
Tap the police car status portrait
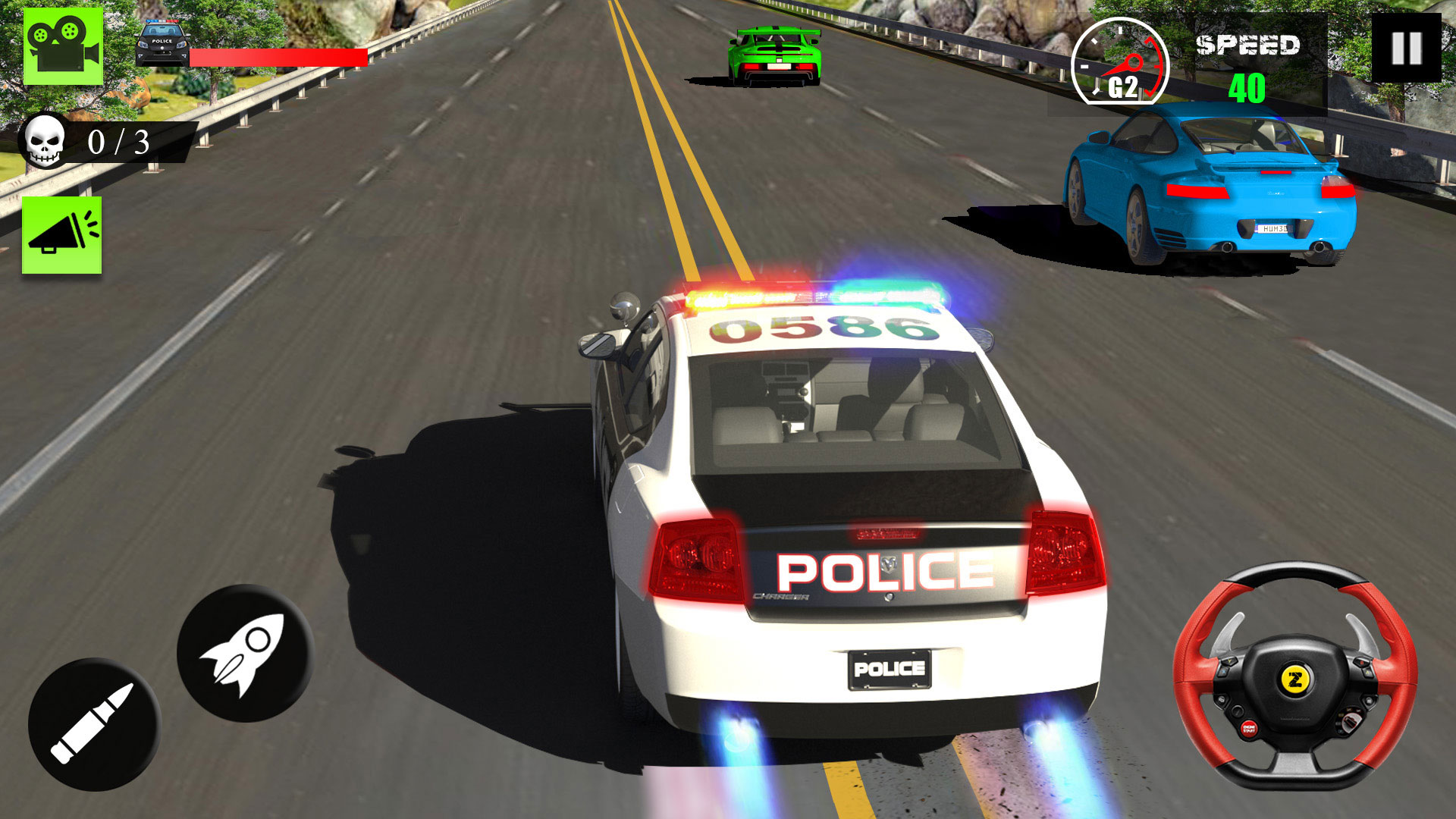tap(161, 42)
